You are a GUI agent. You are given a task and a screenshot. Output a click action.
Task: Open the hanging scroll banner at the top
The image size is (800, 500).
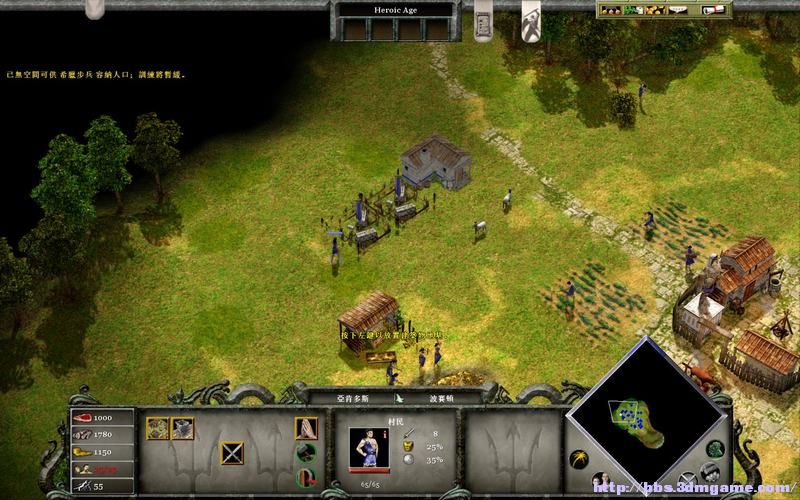tap(481, 22)
